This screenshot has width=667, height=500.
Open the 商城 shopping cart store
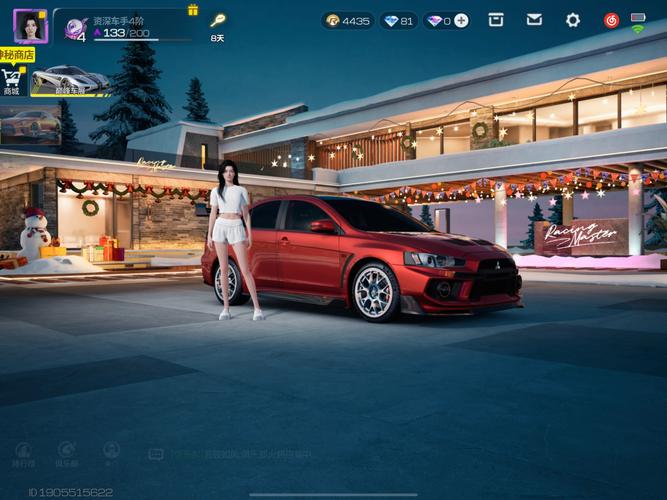[x=12, y=79]
